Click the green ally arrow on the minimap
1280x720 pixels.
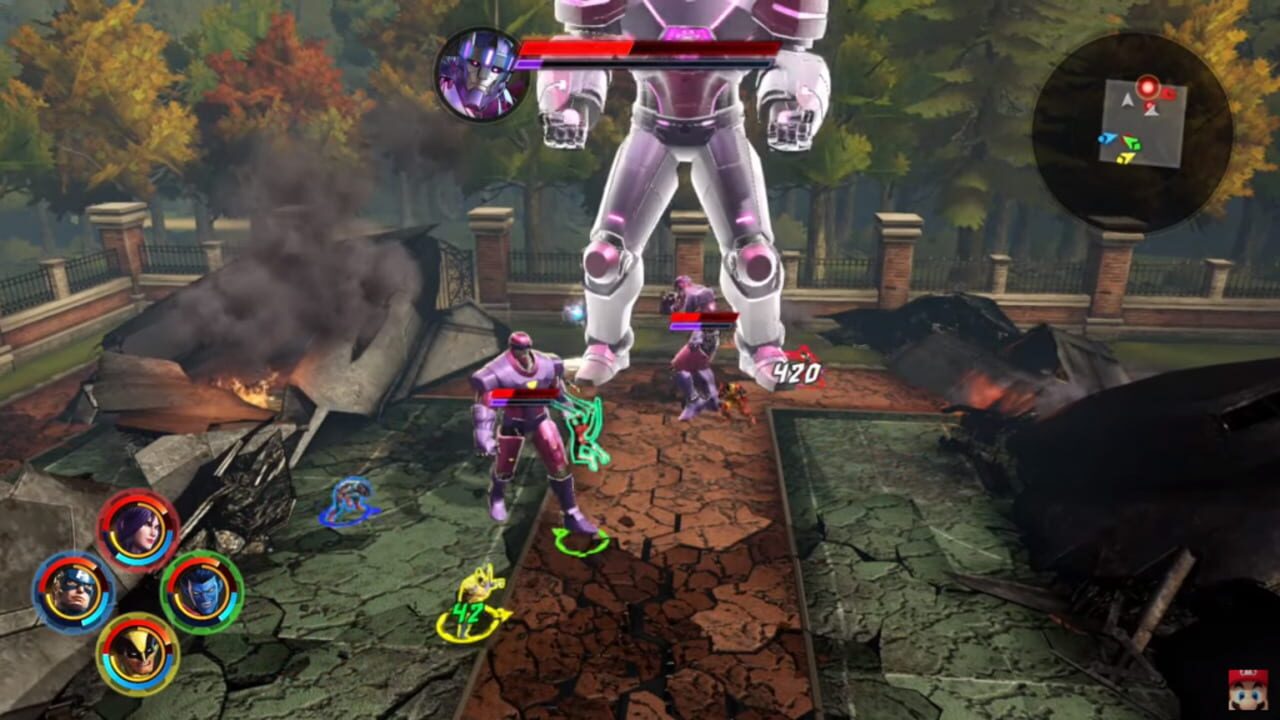pyautogui.click(x=1130, y=142)
